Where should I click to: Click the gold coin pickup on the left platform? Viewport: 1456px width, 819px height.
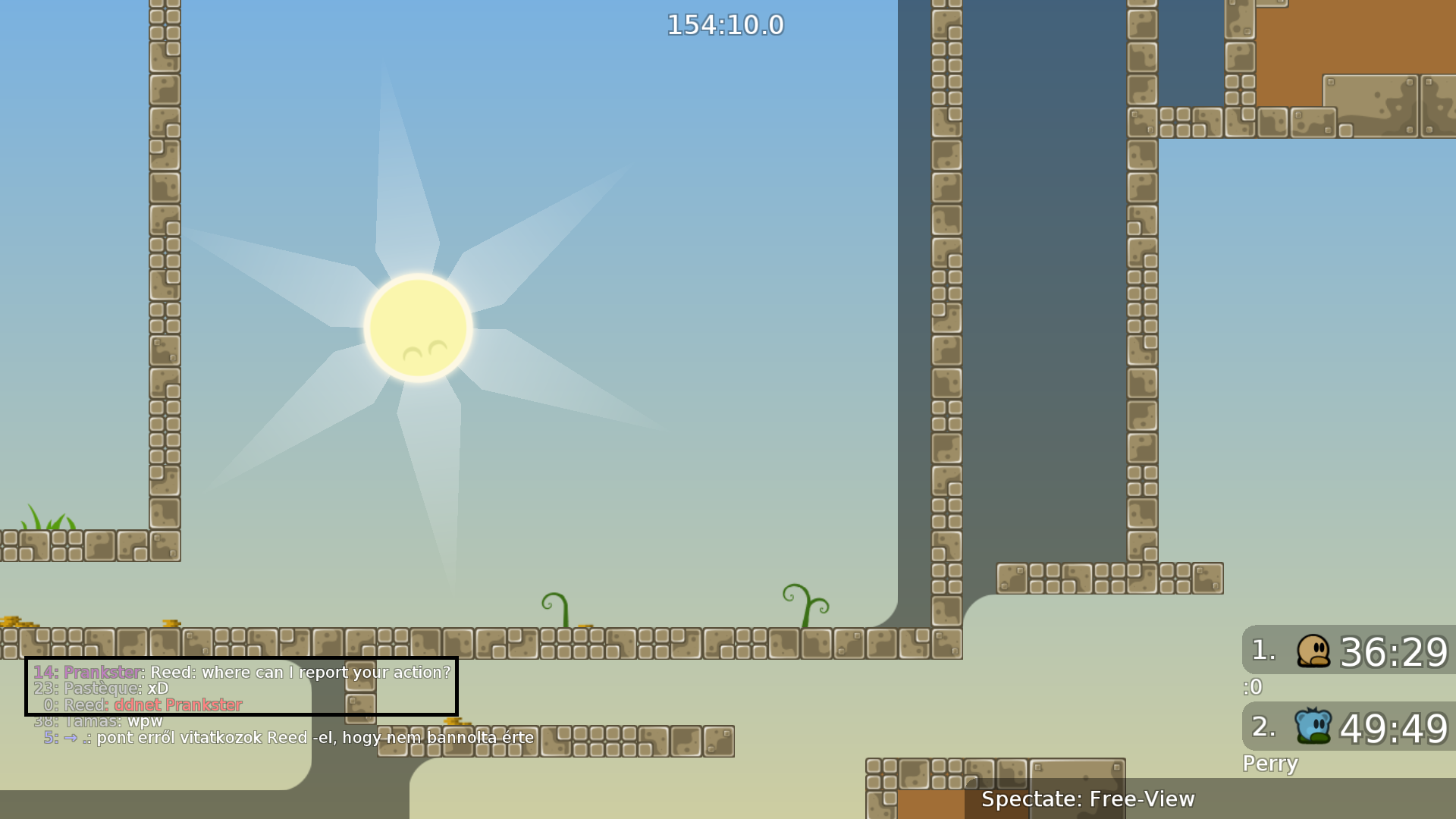(170, 622)
